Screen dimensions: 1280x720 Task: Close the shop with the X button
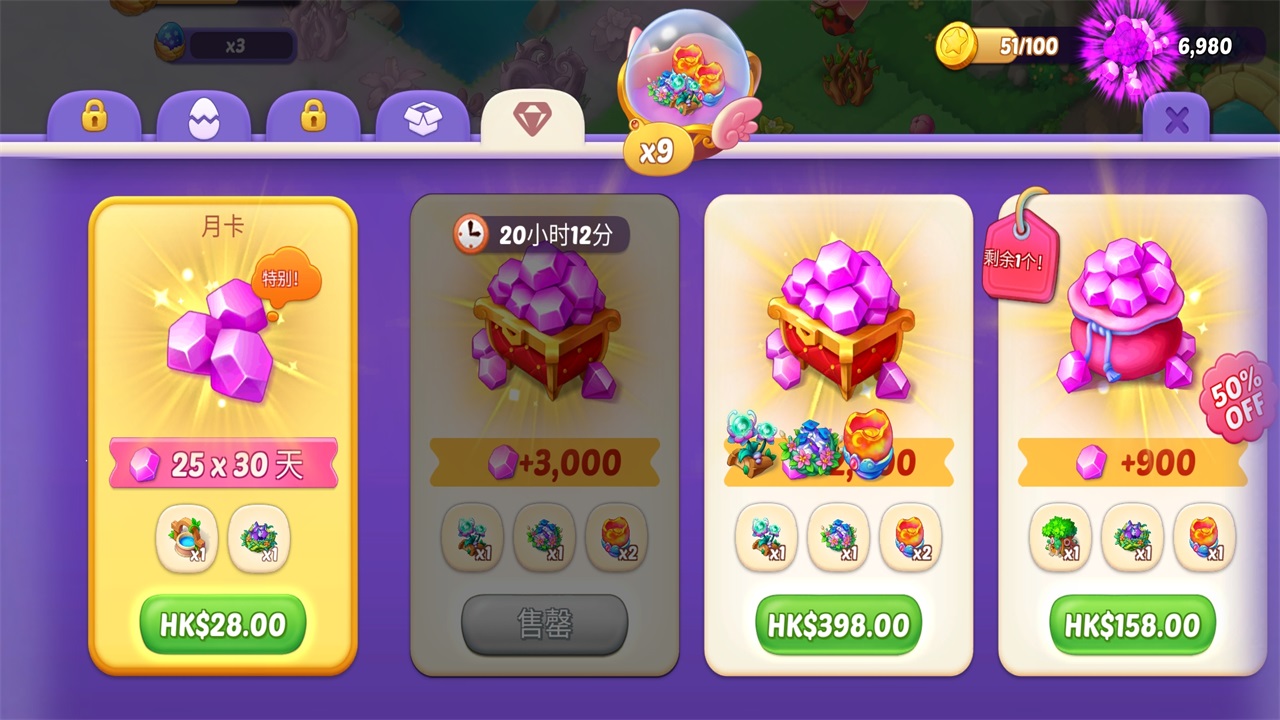pyautogui.click(x=1176, y=121)
